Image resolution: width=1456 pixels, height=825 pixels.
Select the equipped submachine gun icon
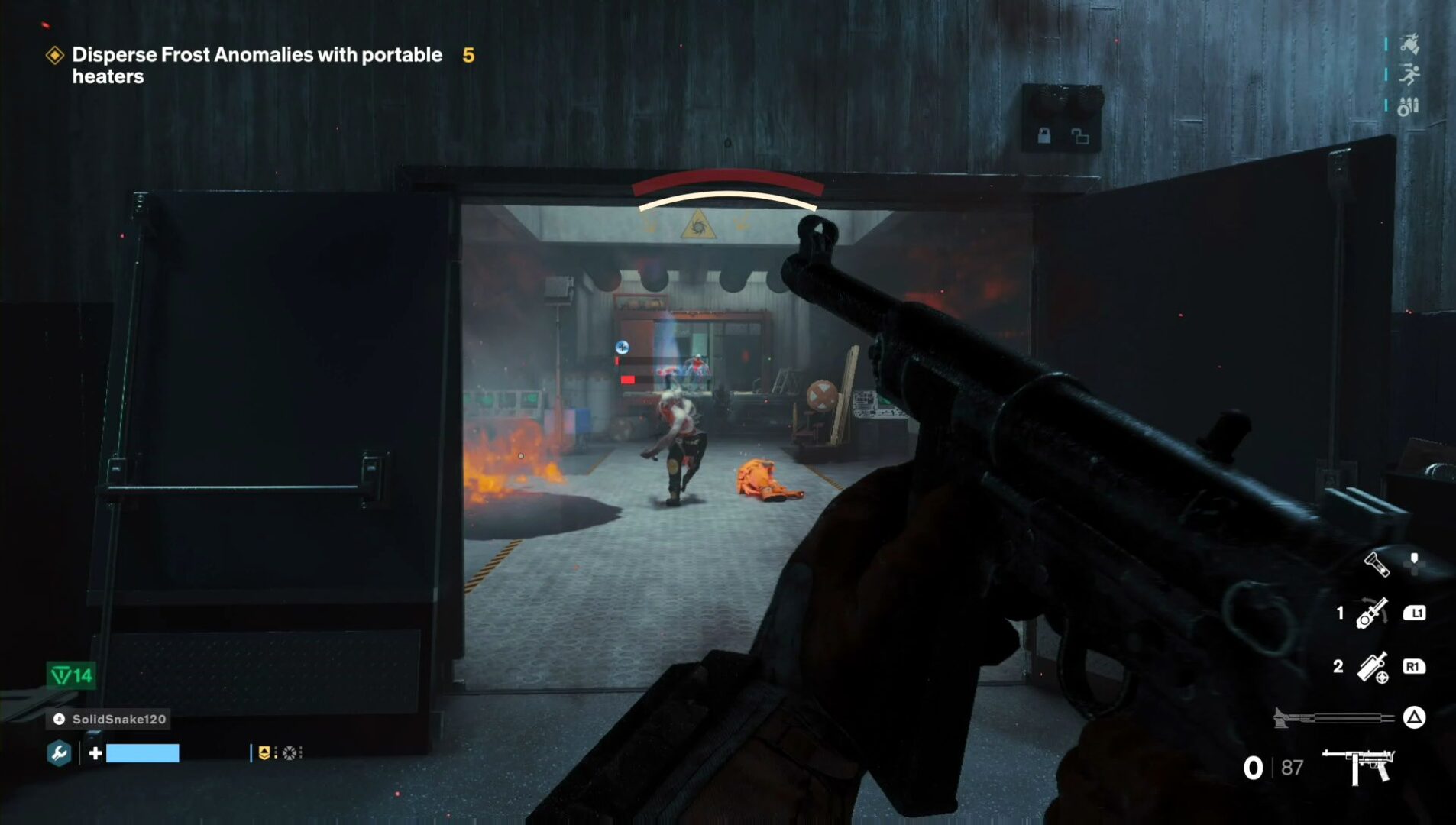pyautogui.click(x=1358, y=765)
